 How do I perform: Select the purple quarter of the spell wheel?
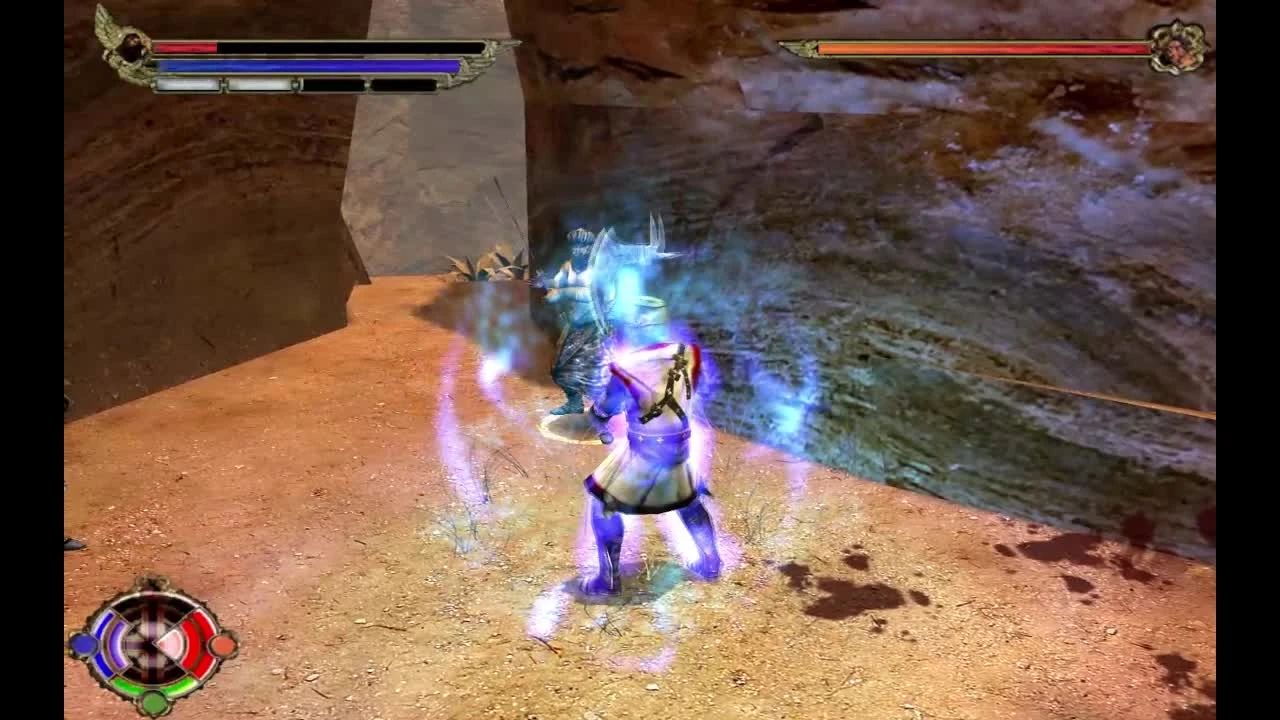pyautogui.click(x=115, y=645)
